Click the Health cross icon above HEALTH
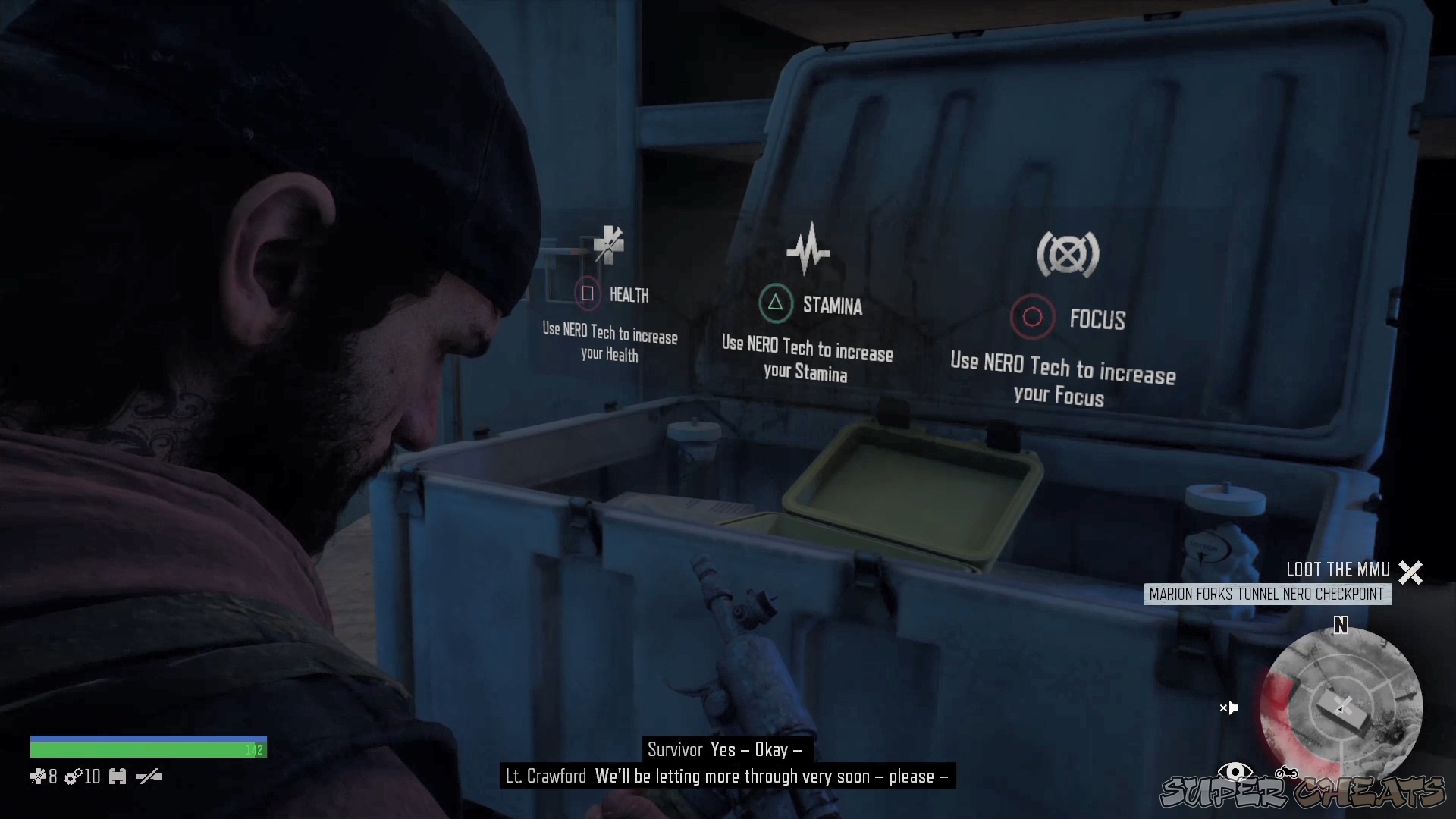 (x=610, y=244)
